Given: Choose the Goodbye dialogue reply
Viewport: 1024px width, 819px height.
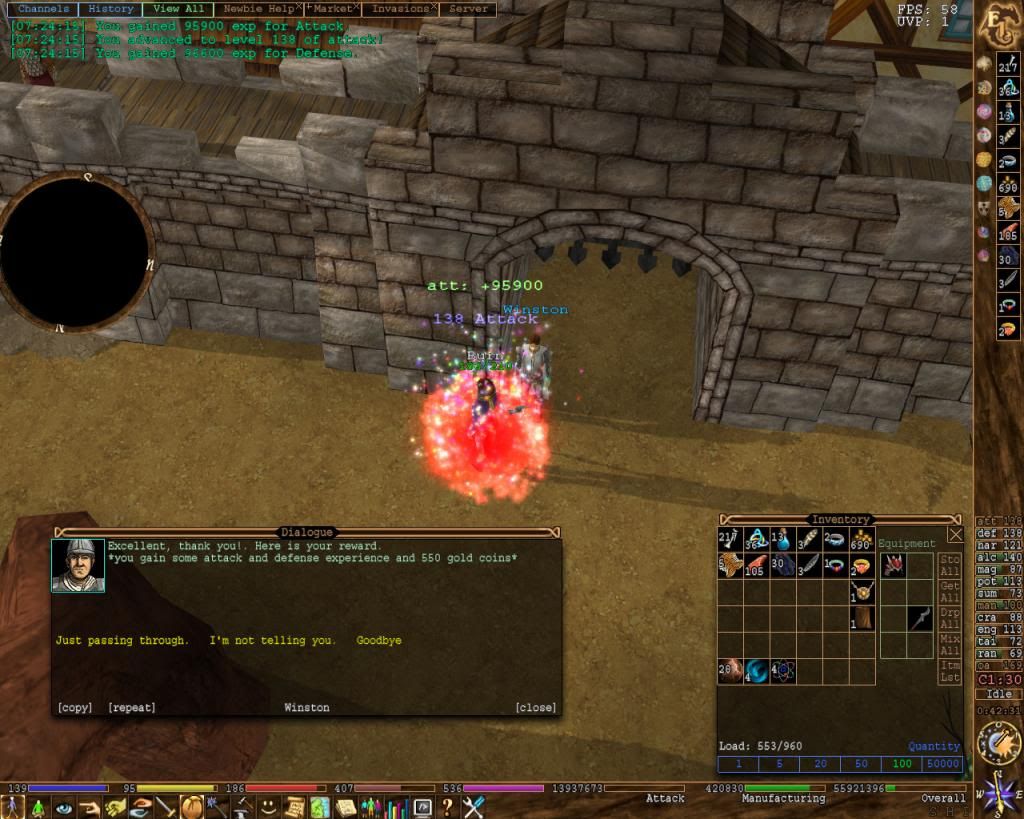Looking at the screenshot, I should [379, 640].
